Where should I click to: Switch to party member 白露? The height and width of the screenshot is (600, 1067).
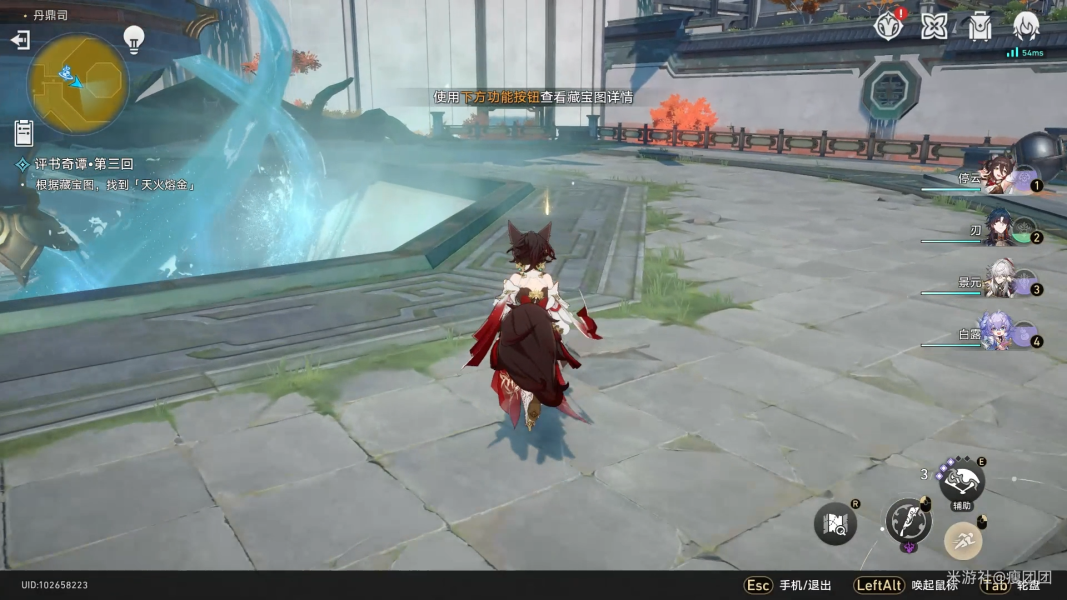(x=1000, y=335)
